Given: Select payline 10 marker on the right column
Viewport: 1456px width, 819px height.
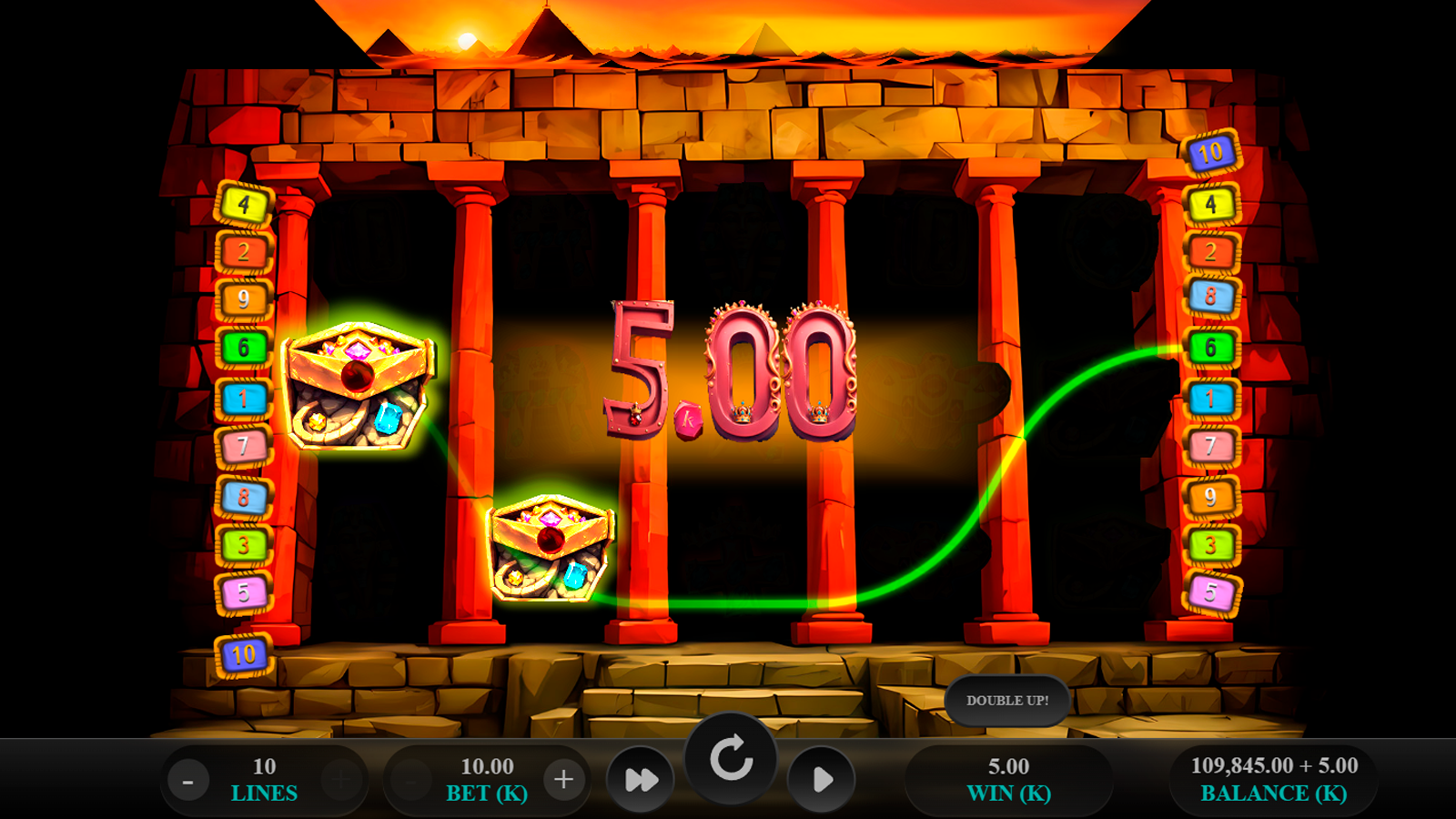Looking at the screenshot, I should pyautogui.click(x=1211, y=154).
